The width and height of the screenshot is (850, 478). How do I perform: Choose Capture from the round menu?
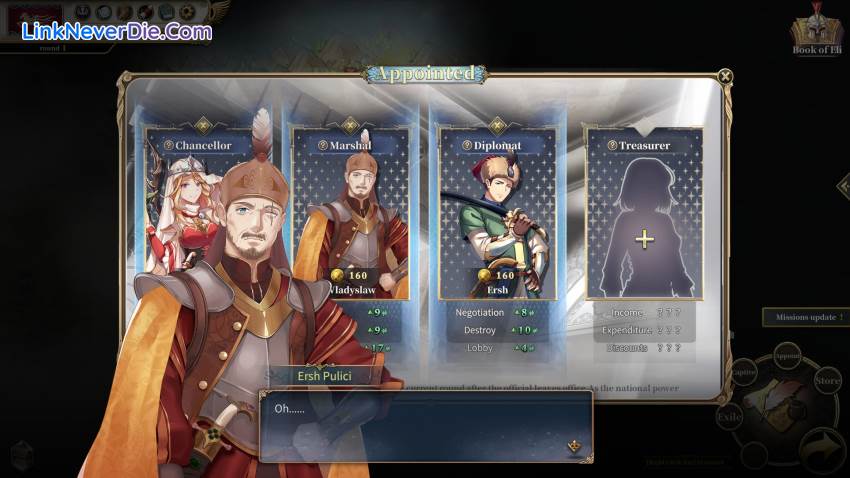(743, 372)
